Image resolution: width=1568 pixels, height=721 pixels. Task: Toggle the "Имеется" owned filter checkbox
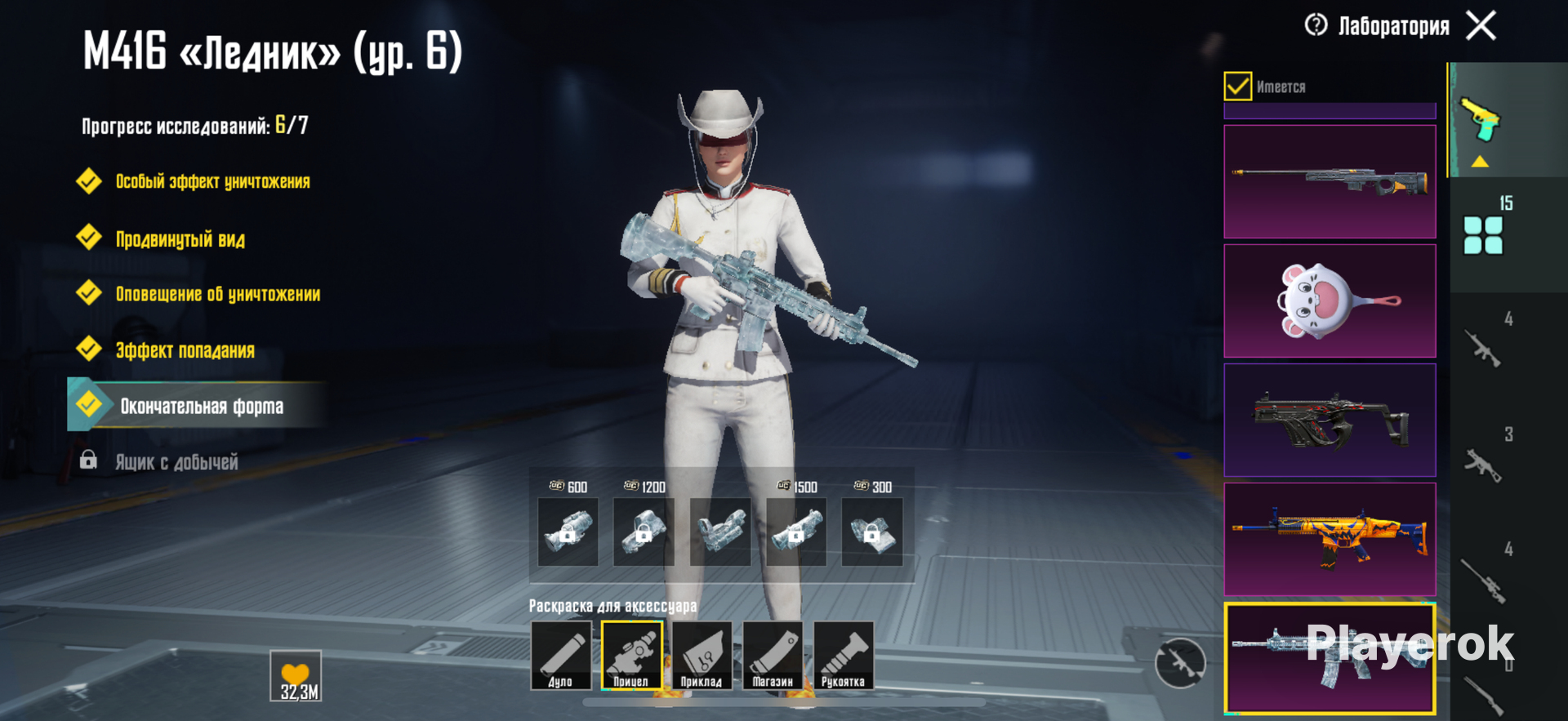tap(1238, 86)
